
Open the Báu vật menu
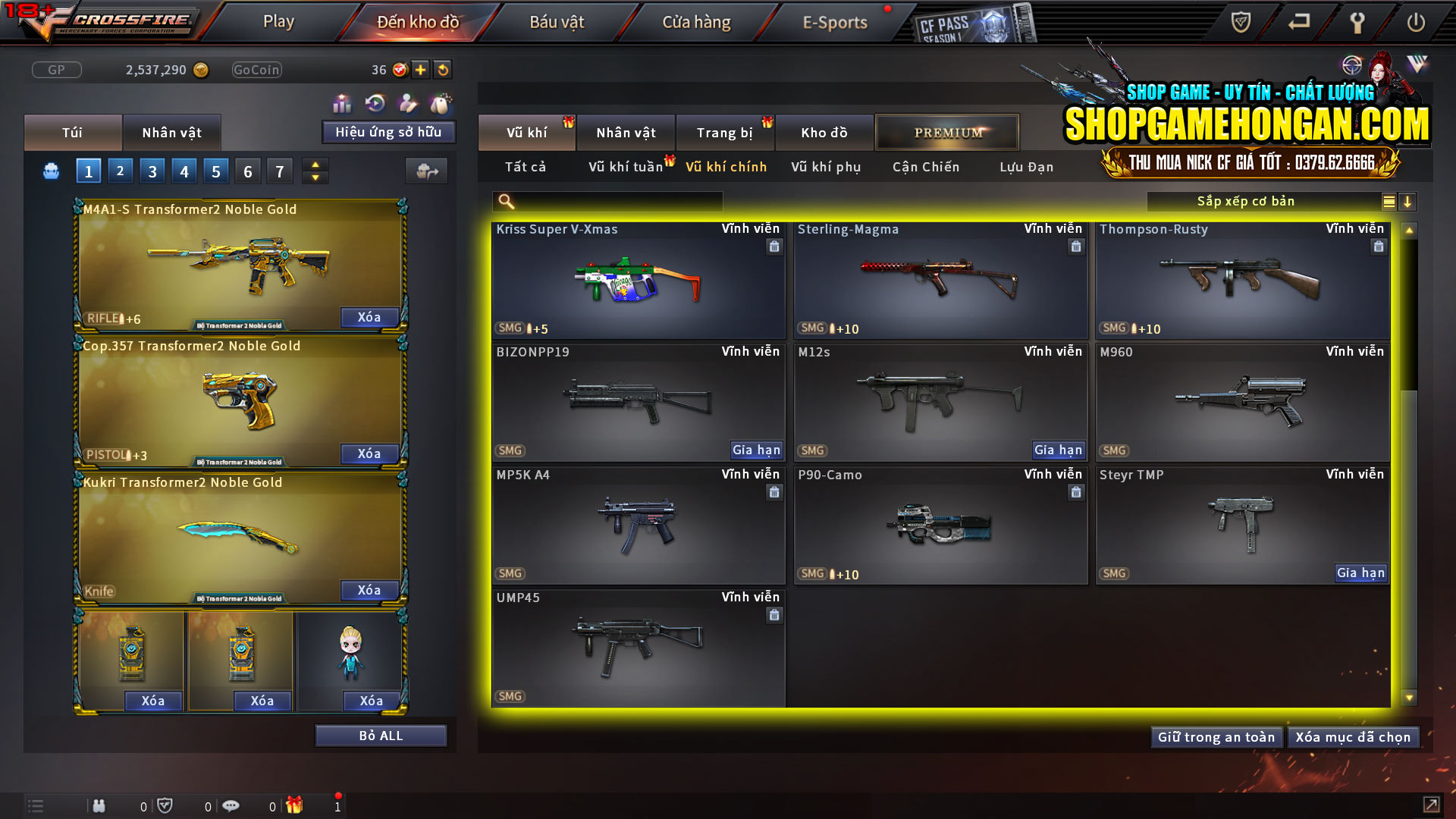click(x=557, y=21)
